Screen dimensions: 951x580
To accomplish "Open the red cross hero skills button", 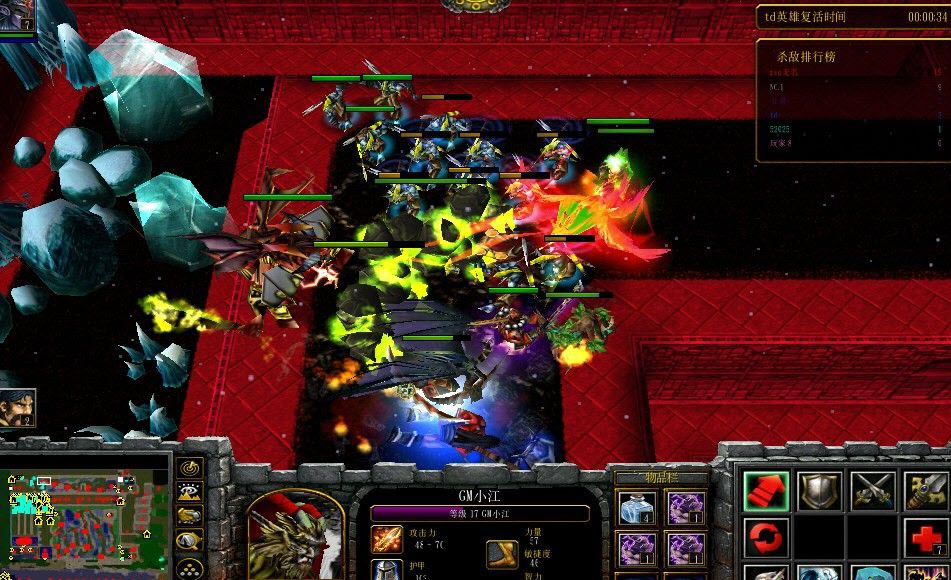I will coord(926,538).
